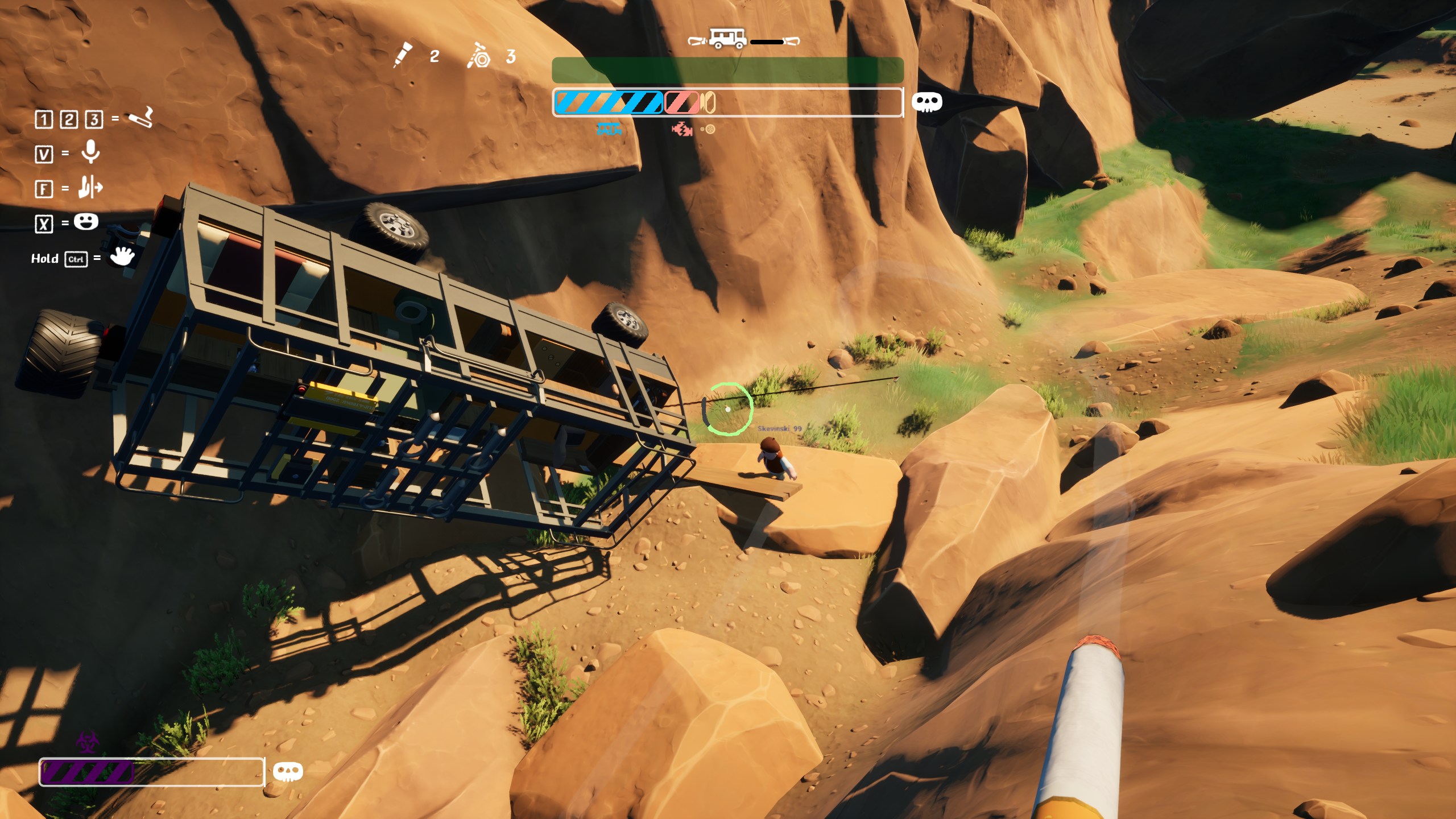This screenshot has height=819, width=1456.
Task: Click the purple biohazard icon
Action: click(x=87, y=742)
